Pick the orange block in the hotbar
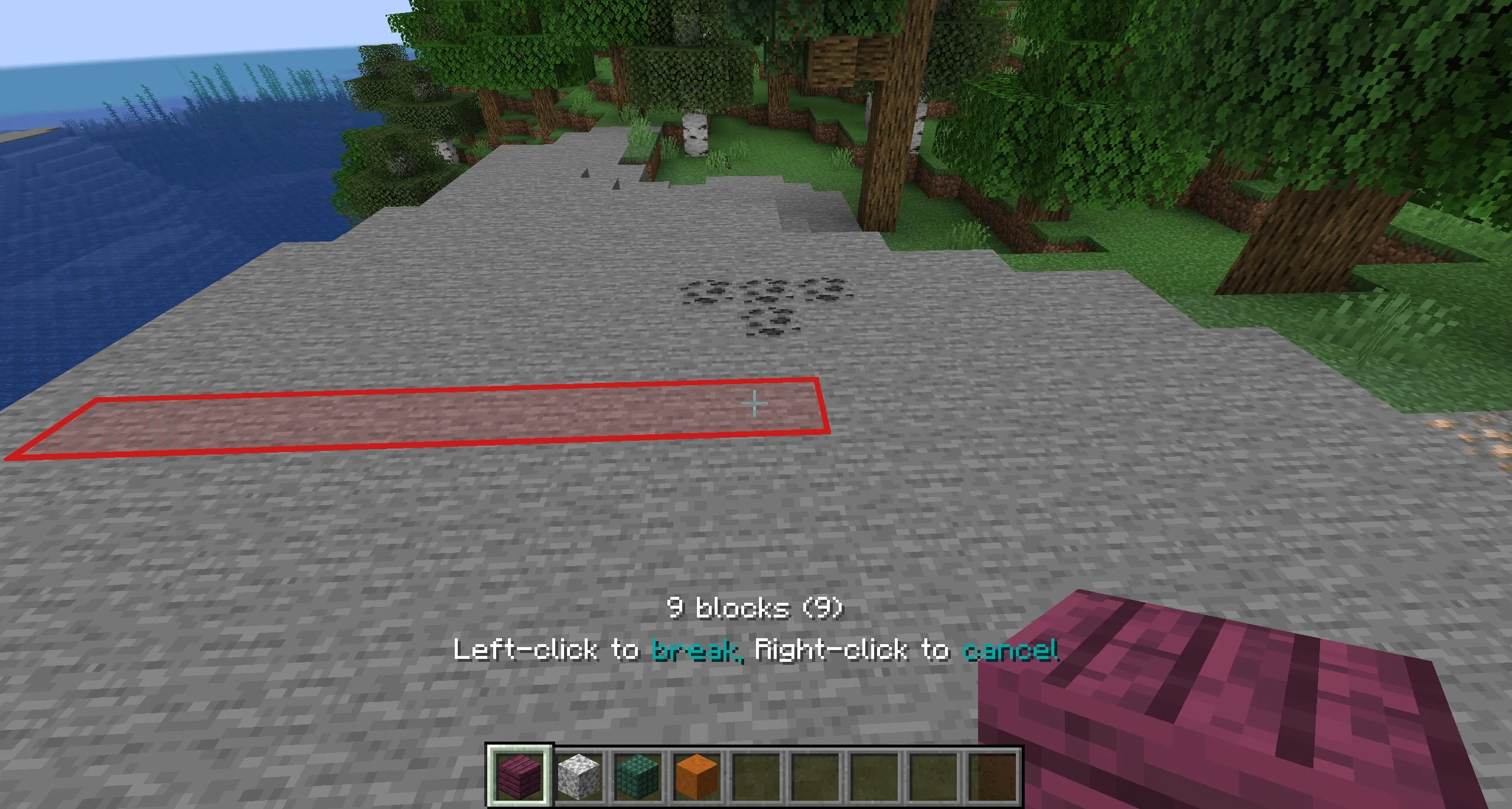The width and height of the screenshot is (1512, 809). coord(696,775)
